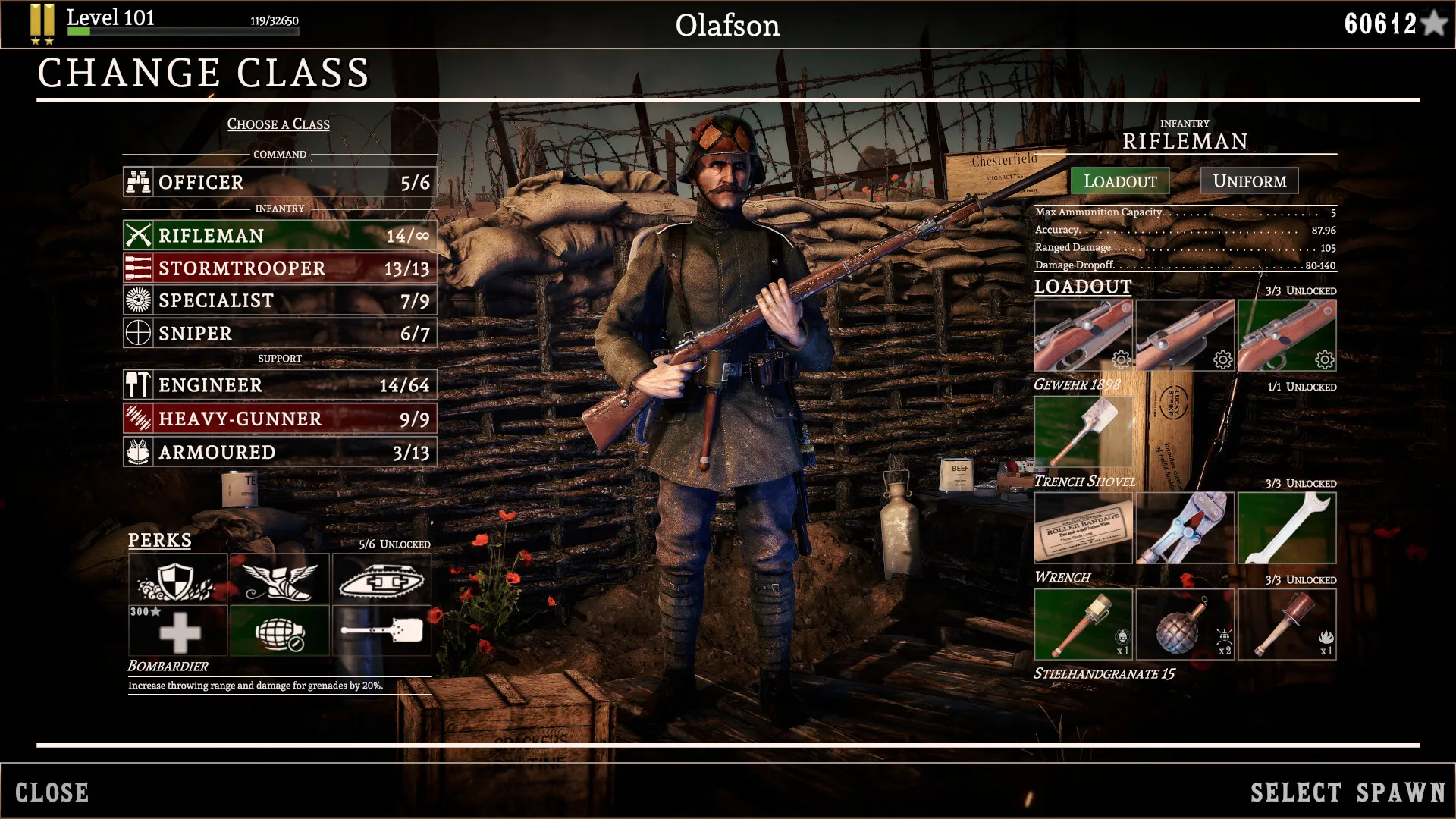Image resolution: width=1456 pixels, height=819 pixels.
Task: Equip the wrench tool slot
Action: 1286,528
